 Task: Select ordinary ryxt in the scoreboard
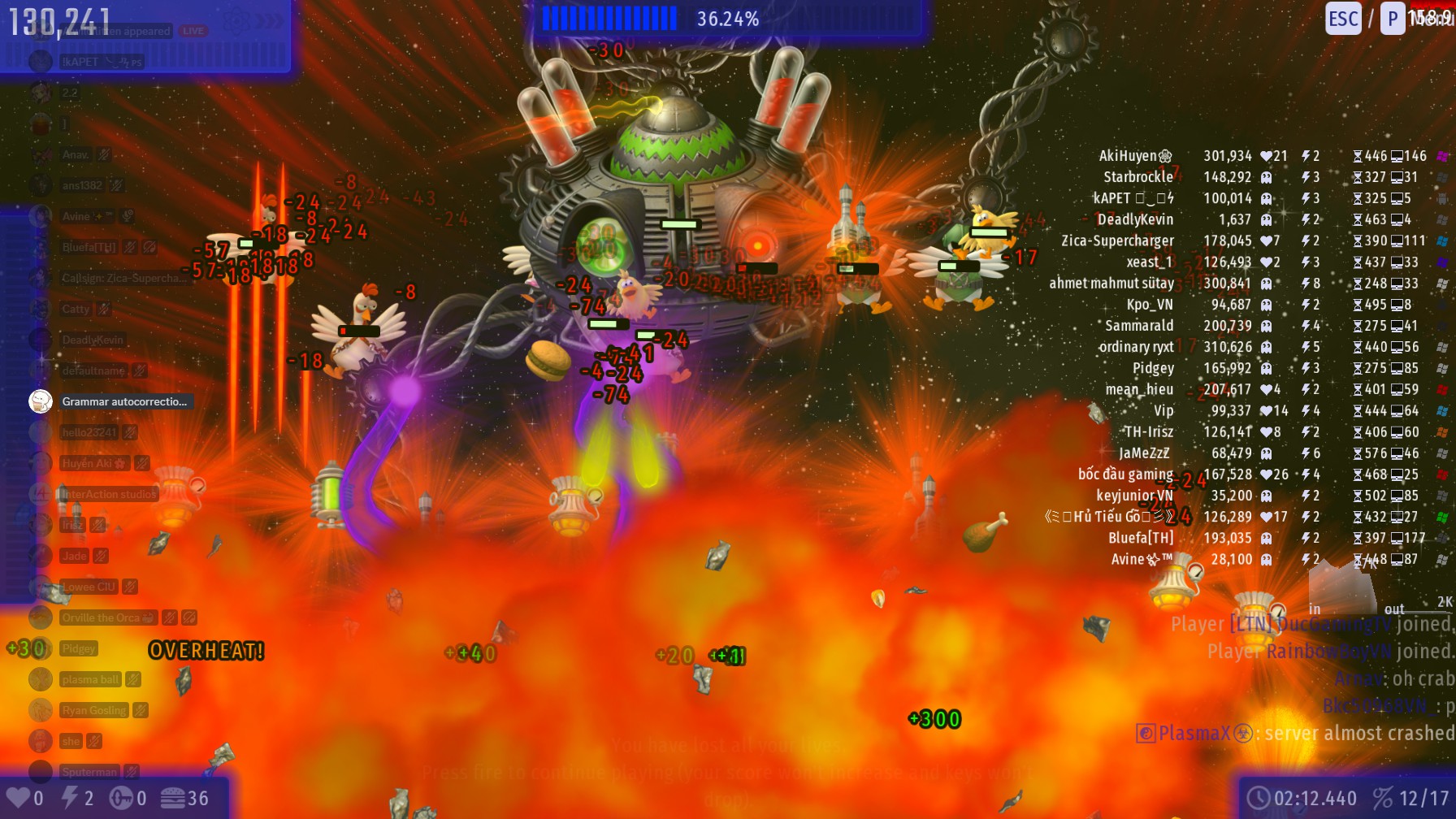click(1136, 347)
